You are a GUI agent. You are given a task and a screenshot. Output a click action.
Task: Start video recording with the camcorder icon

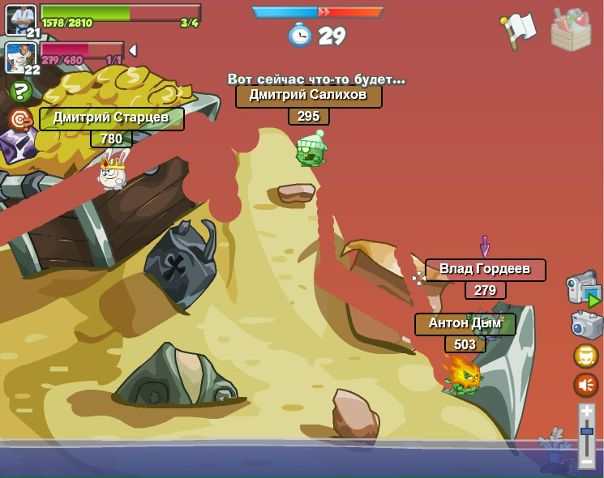[583, 288]
